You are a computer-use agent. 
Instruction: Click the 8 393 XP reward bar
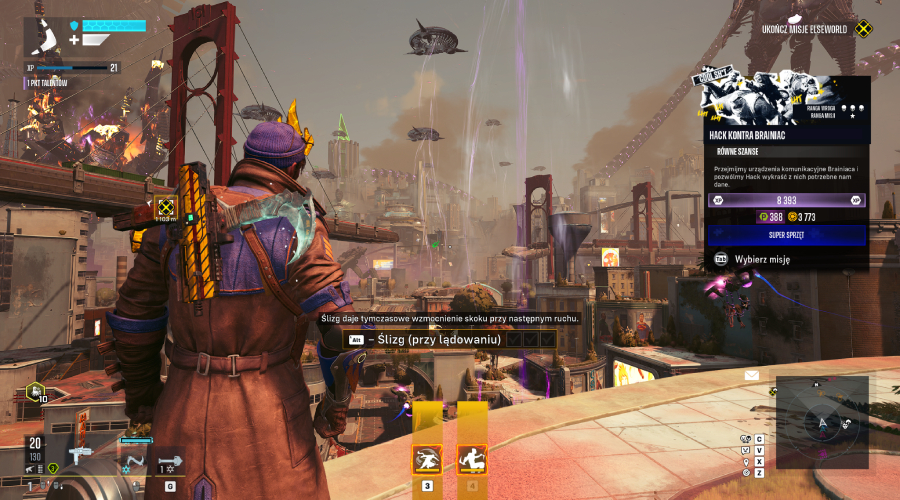(x=786, y=200)
